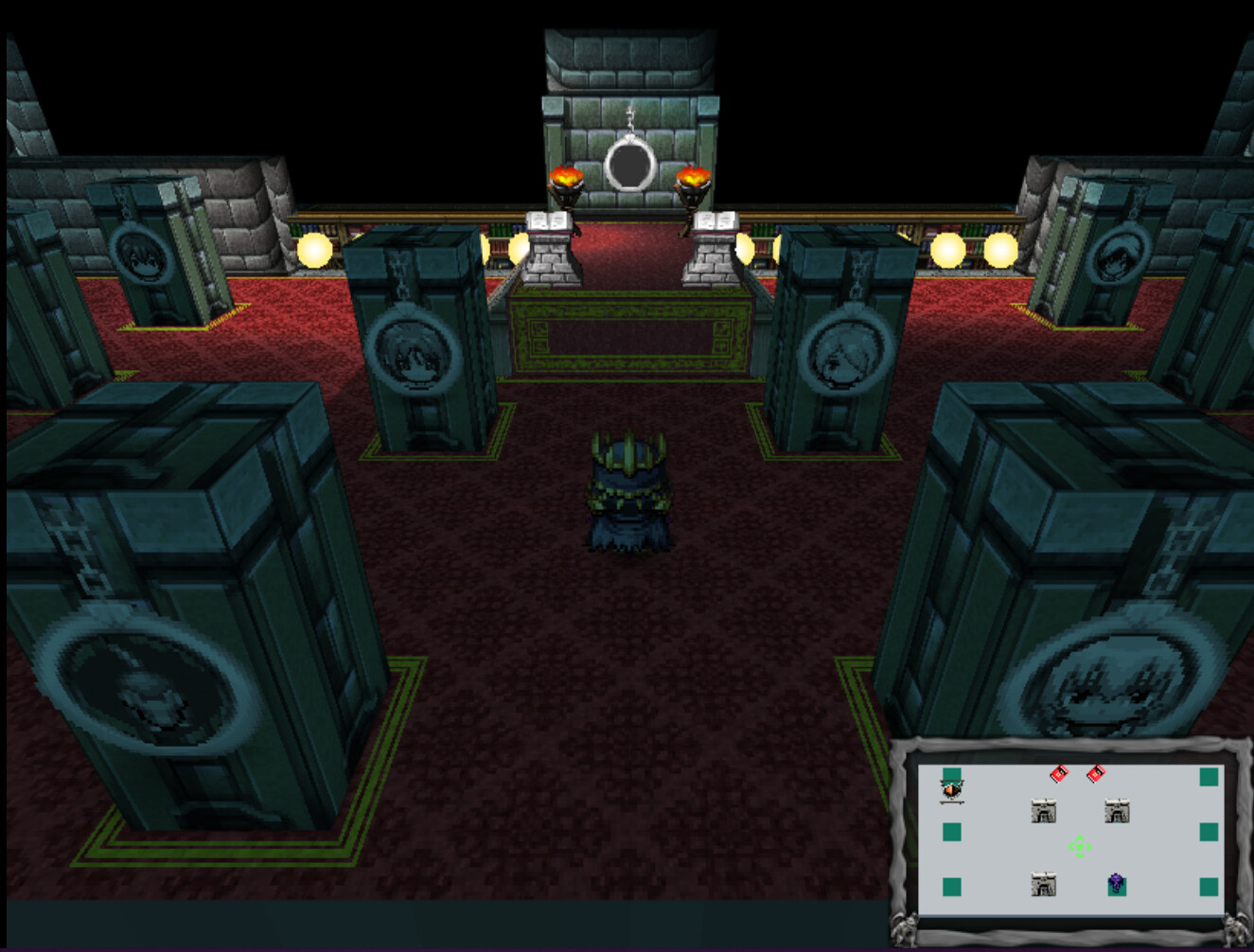The height and width of the screenshot is (952, 1254).
Task: Click the glowing orb lamp on the left railing
Action: (312, 251)
